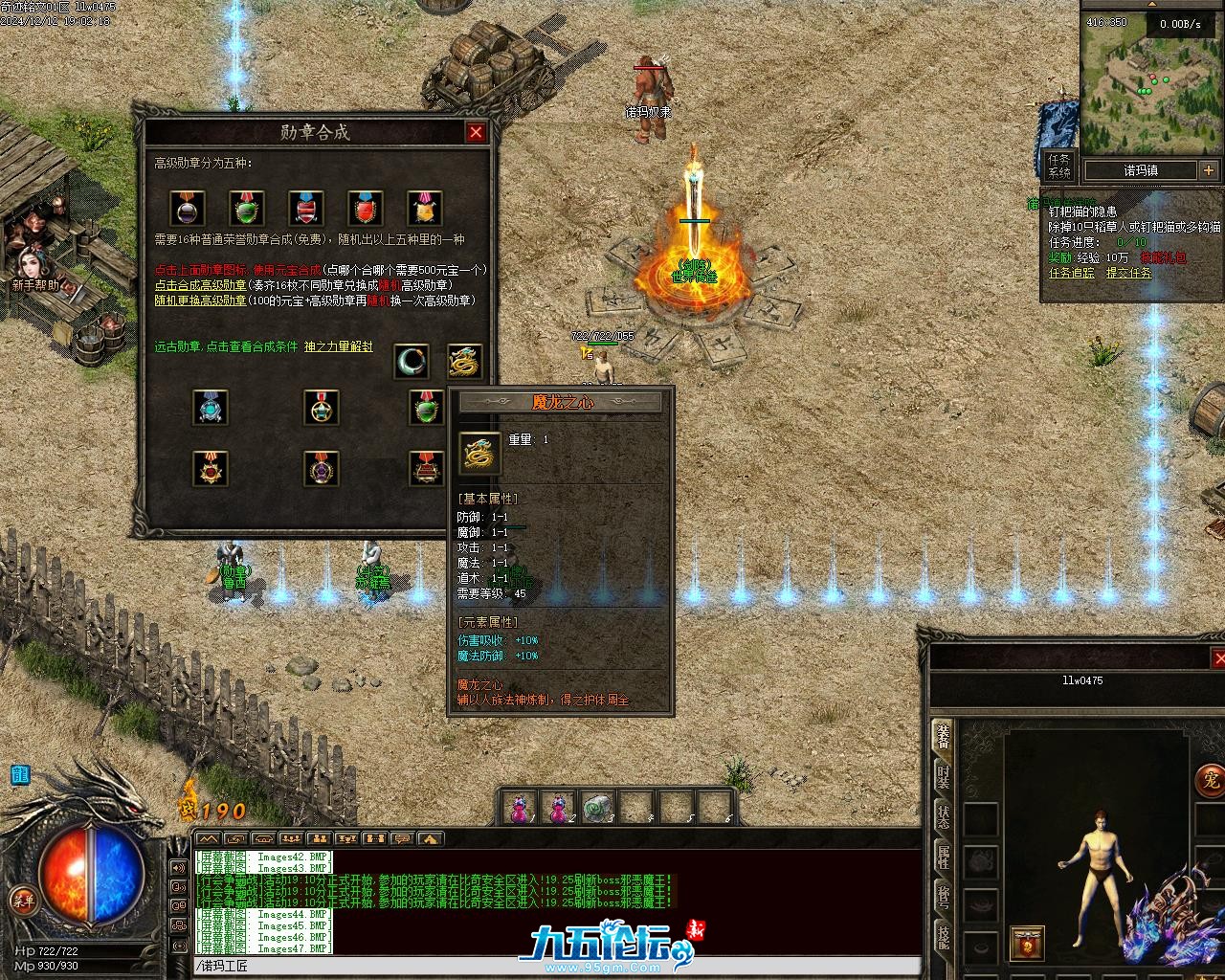Use the green scroll in hotbar slot 3
The image size is (1225, 980).
596,808
